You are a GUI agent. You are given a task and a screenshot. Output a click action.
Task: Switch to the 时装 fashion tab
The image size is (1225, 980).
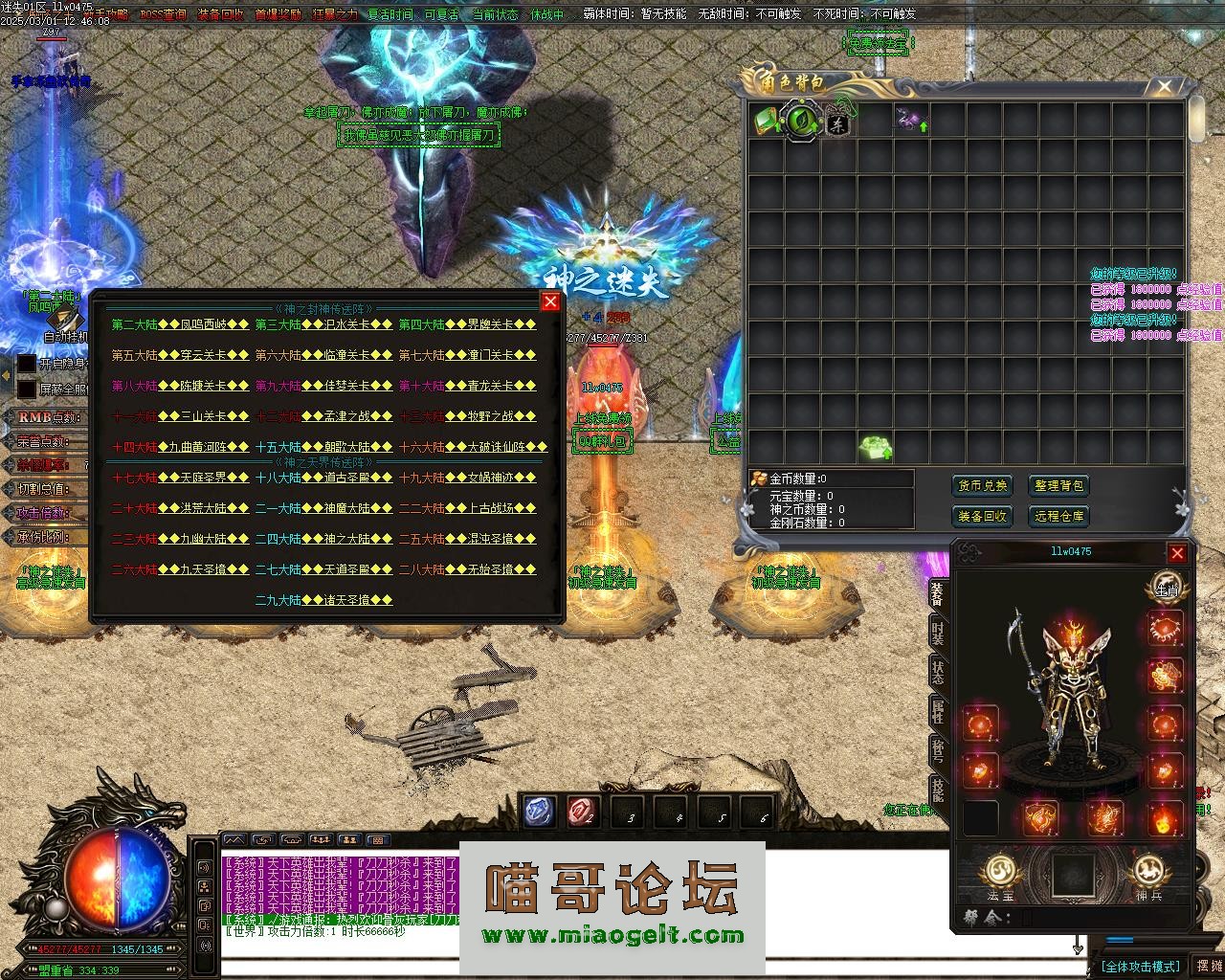click(x=938, y=632)
